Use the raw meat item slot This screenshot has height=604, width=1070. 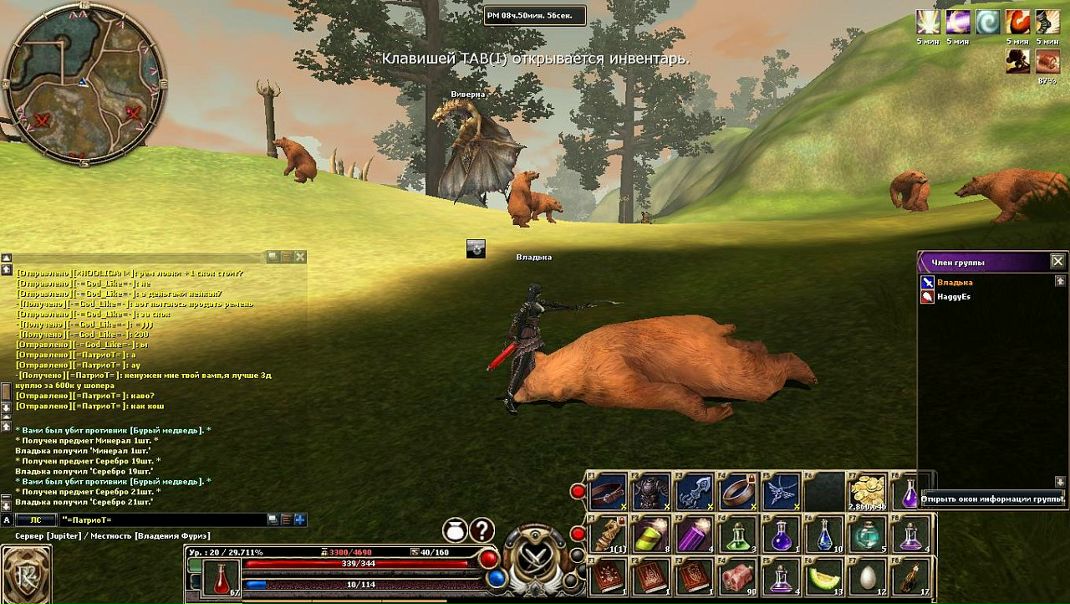pos(738,577)
